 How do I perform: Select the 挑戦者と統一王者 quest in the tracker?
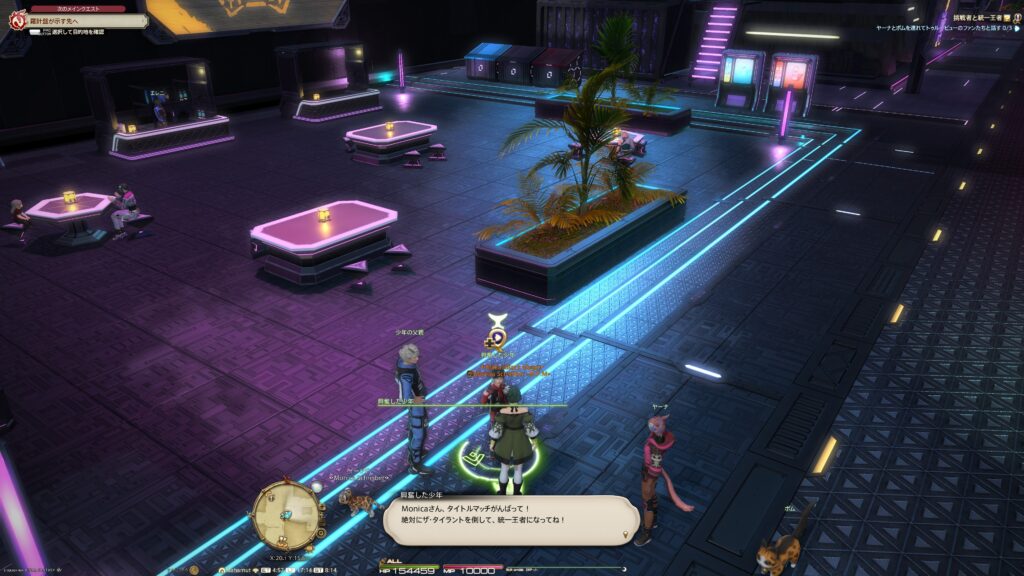(978, 18)
